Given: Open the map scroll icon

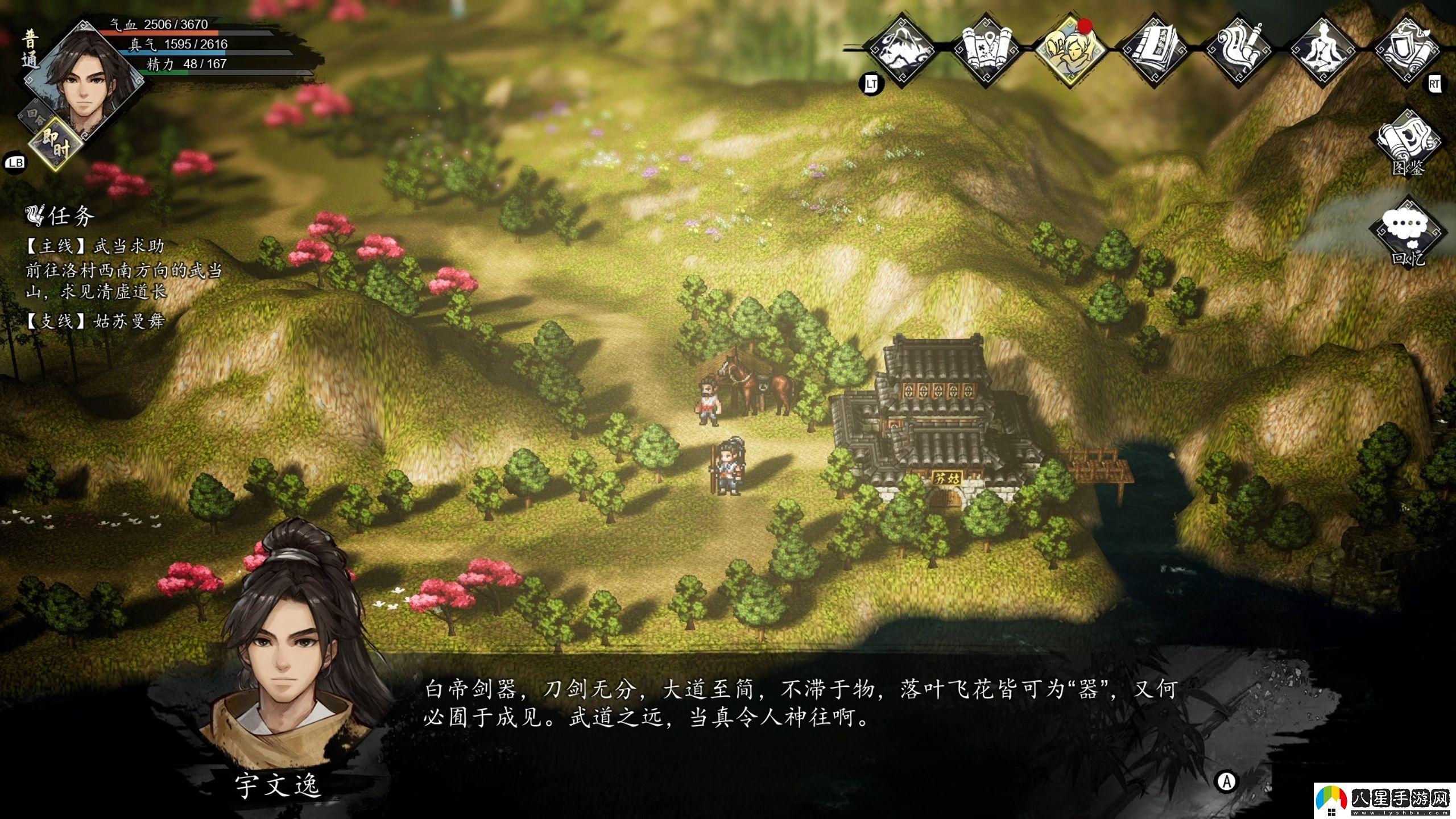Looking at the screenshot, I should click(988, 51).
